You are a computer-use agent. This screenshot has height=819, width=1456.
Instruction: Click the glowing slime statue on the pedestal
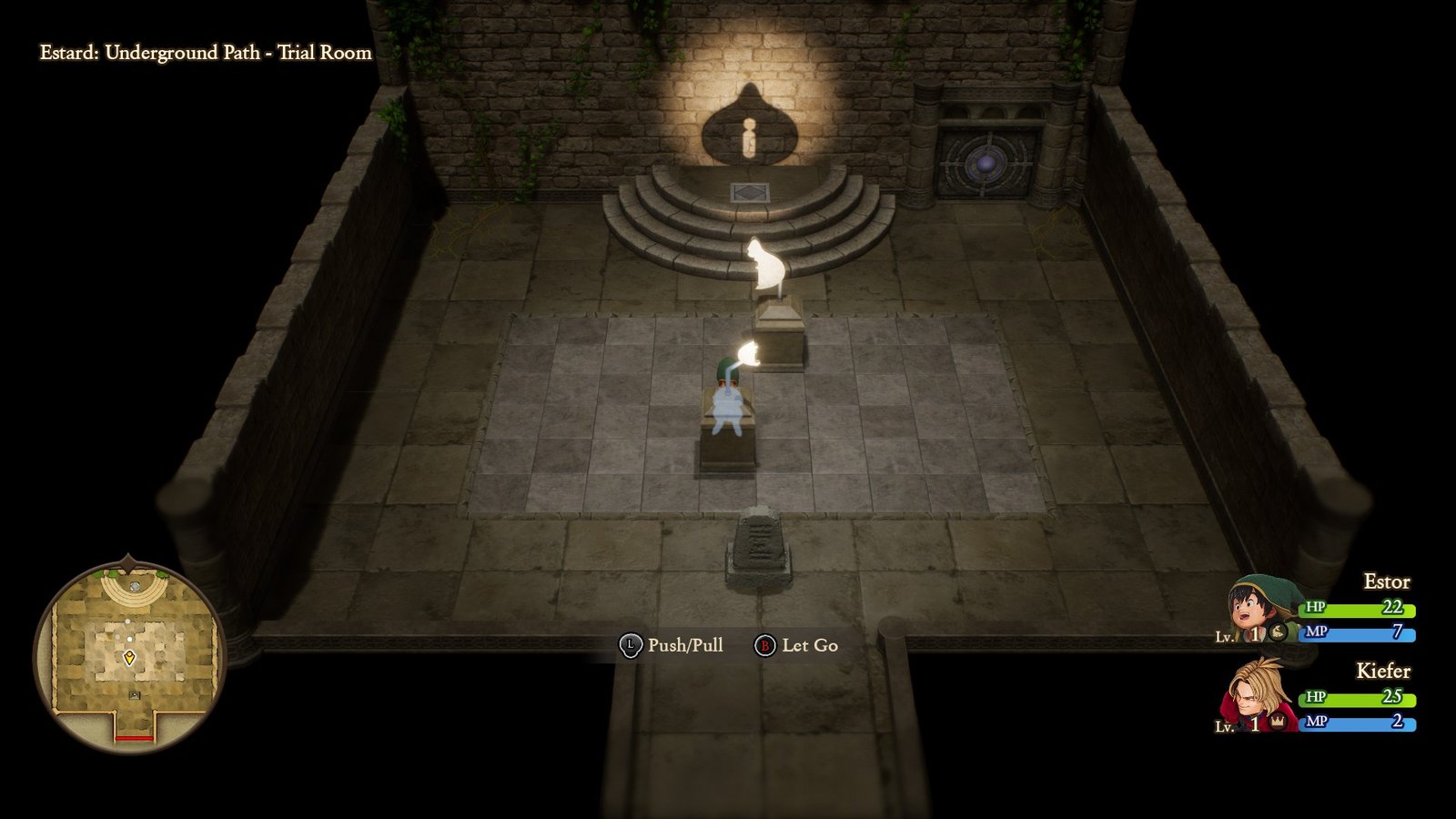click(x=765, y=262)
